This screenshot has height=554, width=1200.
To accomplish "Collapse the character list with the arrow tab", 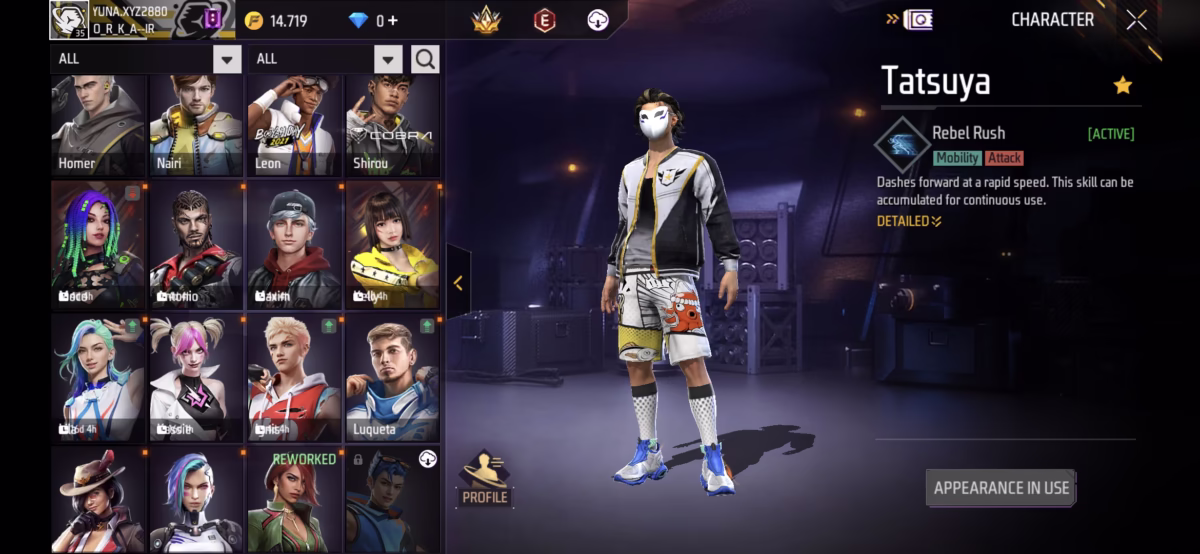I will [458, 283].
